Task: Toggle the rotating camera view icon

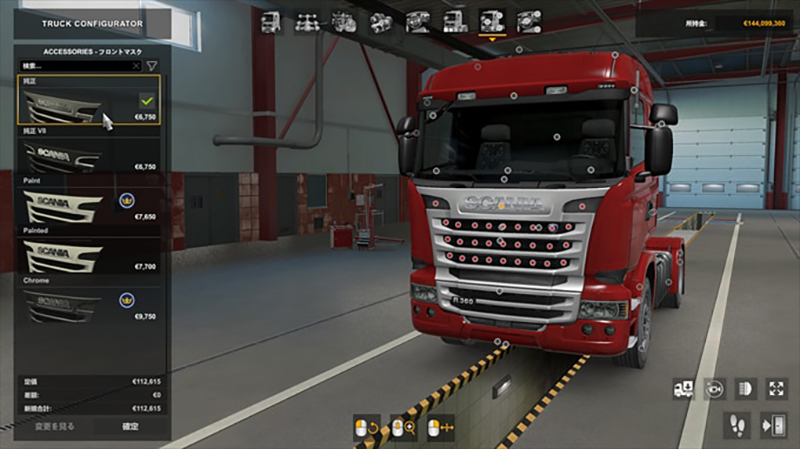Action: tap(714, 389)
